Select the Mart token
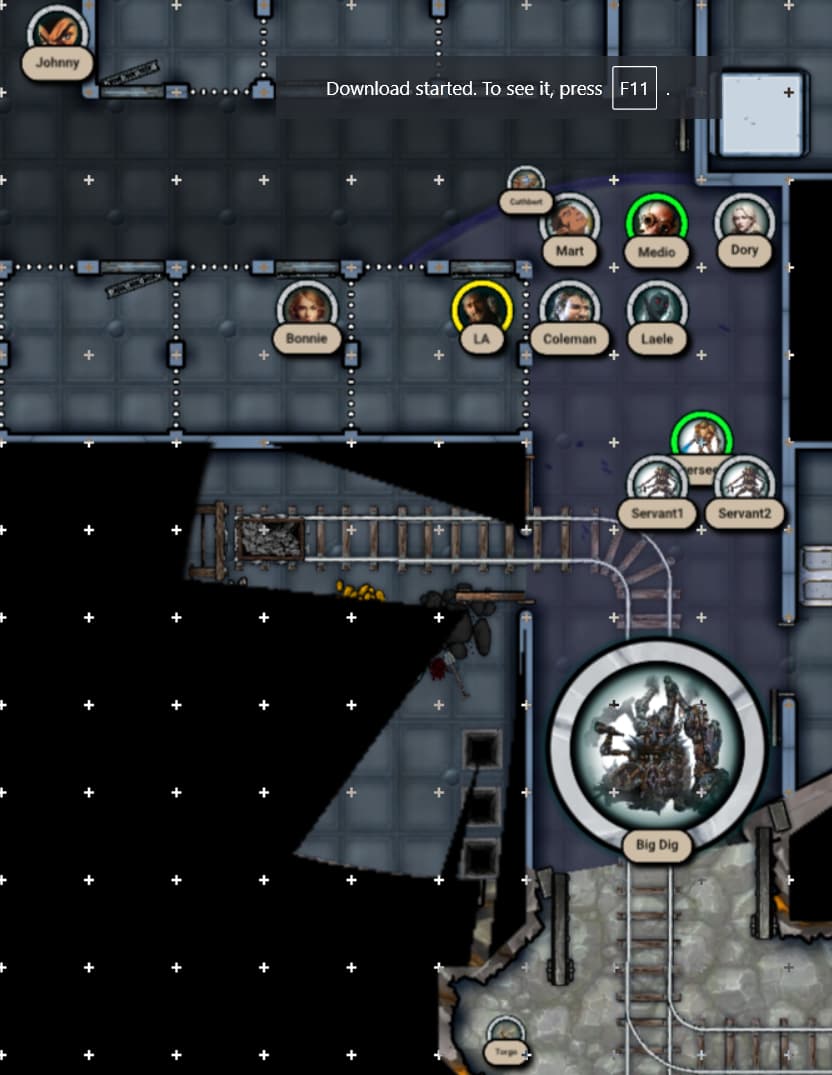 [x=569, y=220]
